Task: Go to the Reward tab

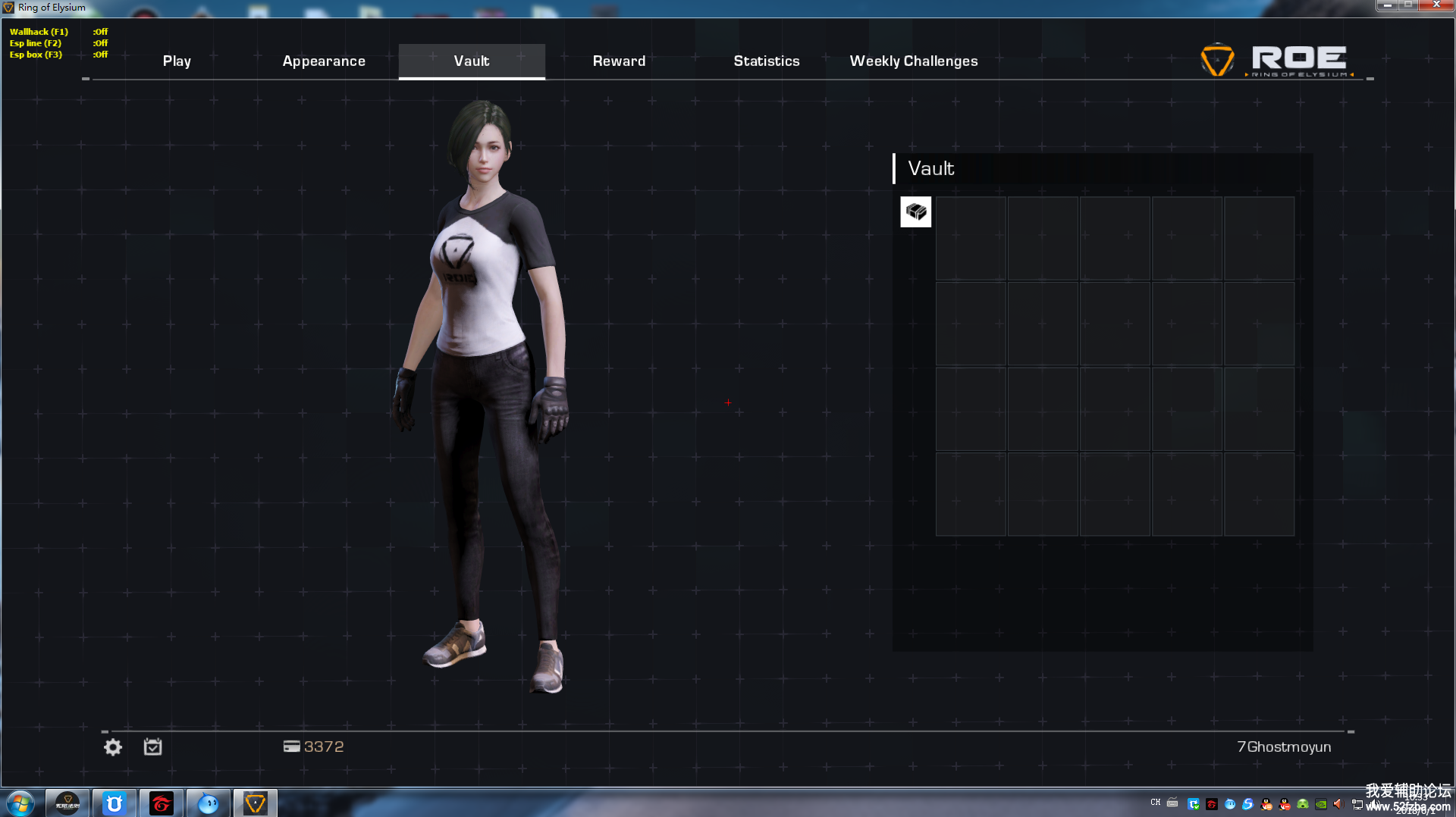Action: pos(619,61)
